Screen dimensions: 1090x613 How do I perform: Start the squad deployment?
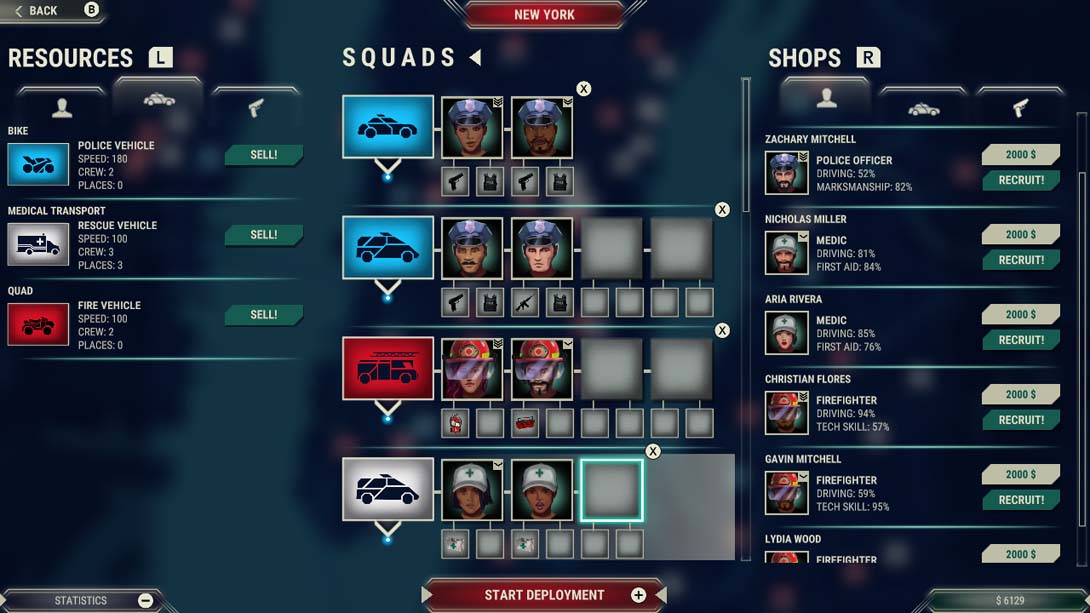pos(544,595)
